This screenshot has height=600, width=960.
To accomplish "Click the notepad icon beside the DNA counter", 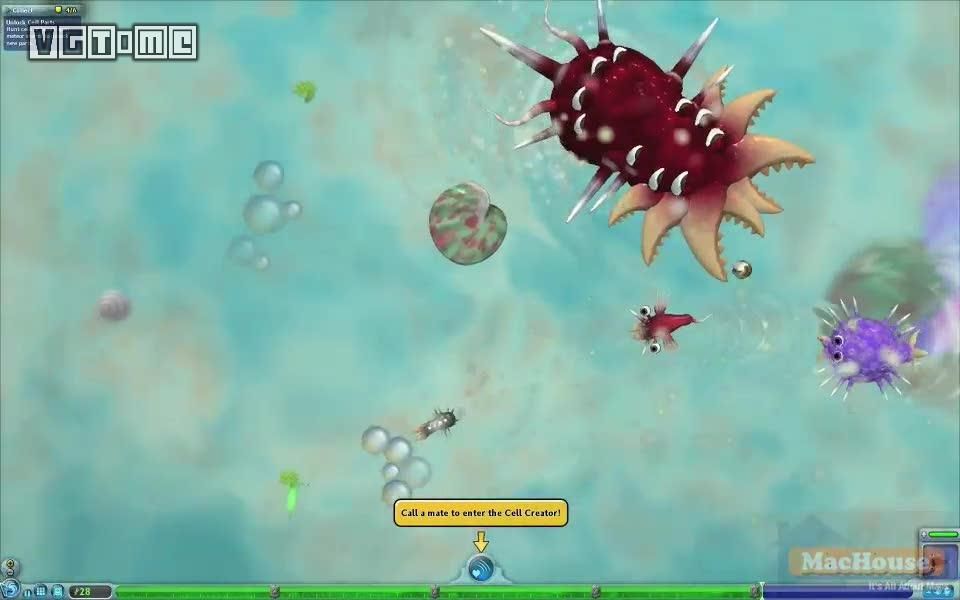I will click(57, 592).
